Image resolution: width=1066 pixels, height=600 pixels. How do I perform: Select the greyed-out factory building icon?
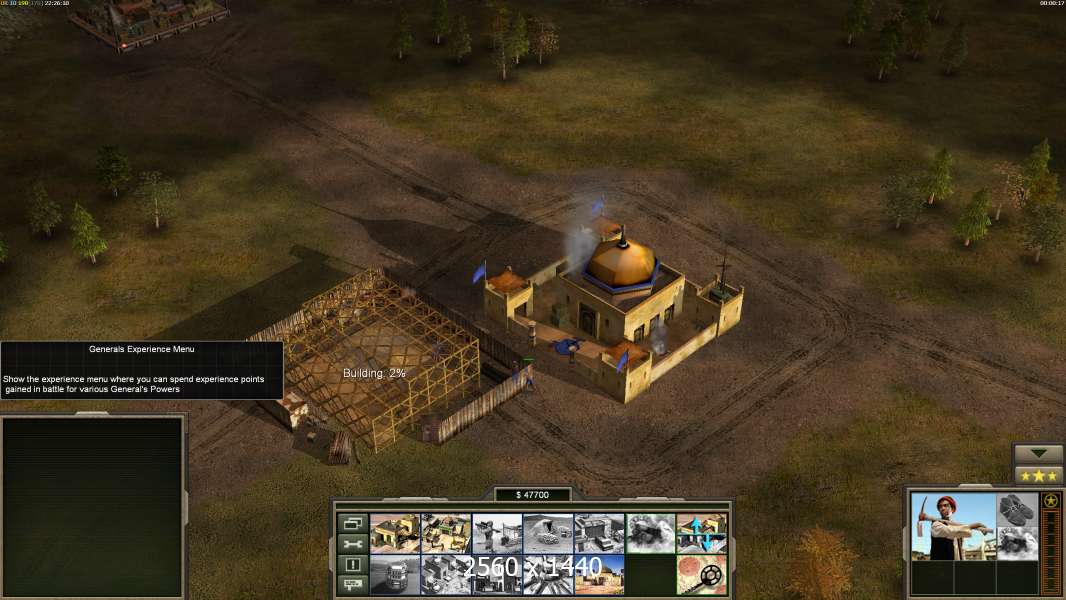pos(599,533)
